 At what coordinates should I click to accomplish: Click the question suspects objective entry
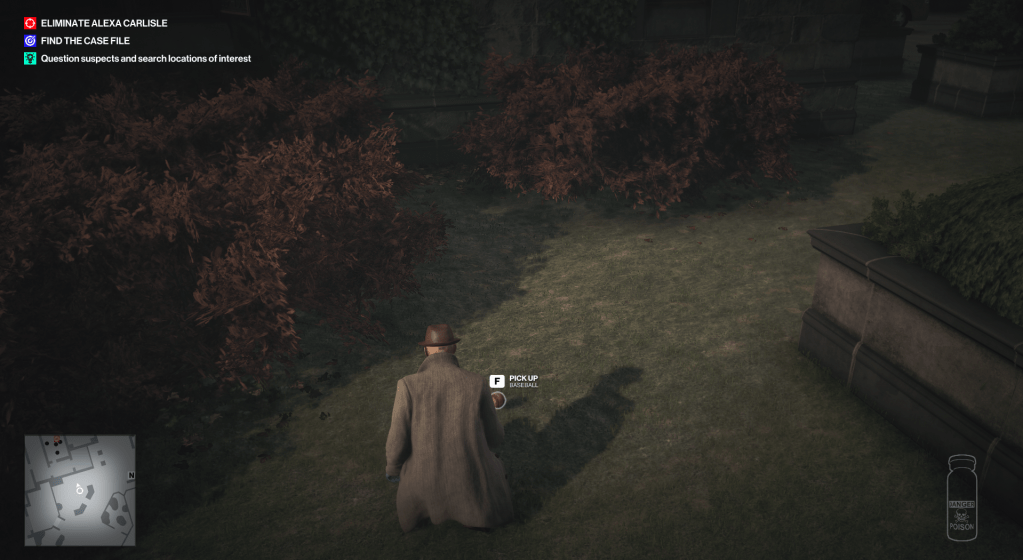[x=145, y=59]
